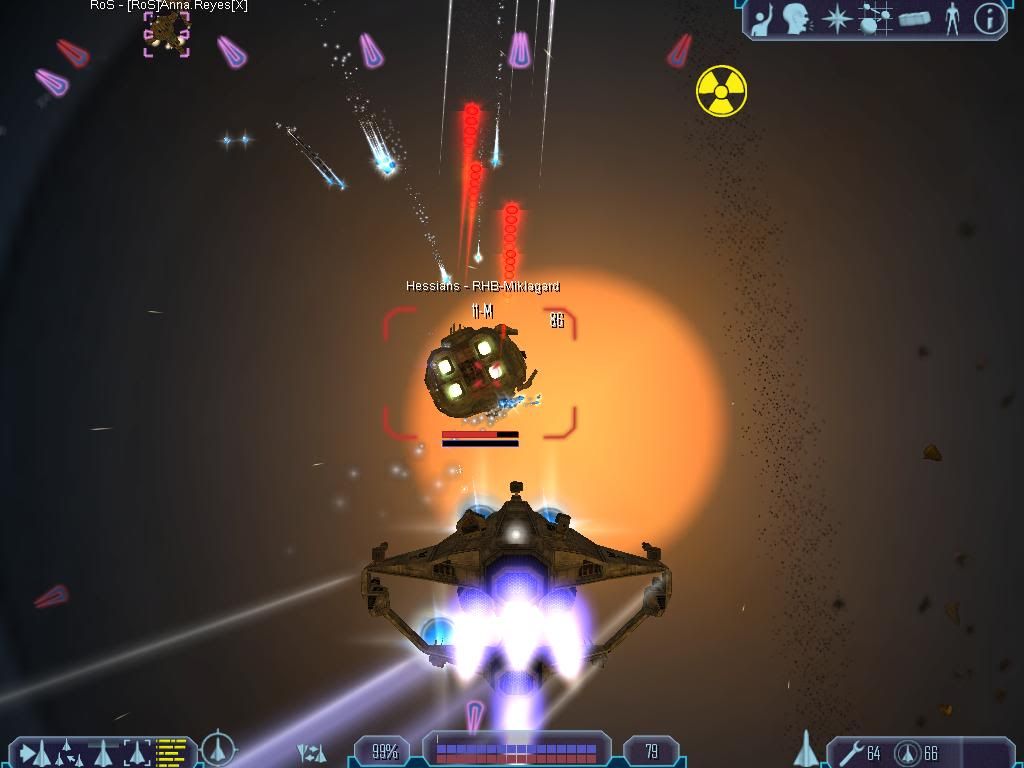This screenshot has width=1024, height=768.
Task: Click the arrow-and-ship Go To maneuver
Action: [33, 752]
